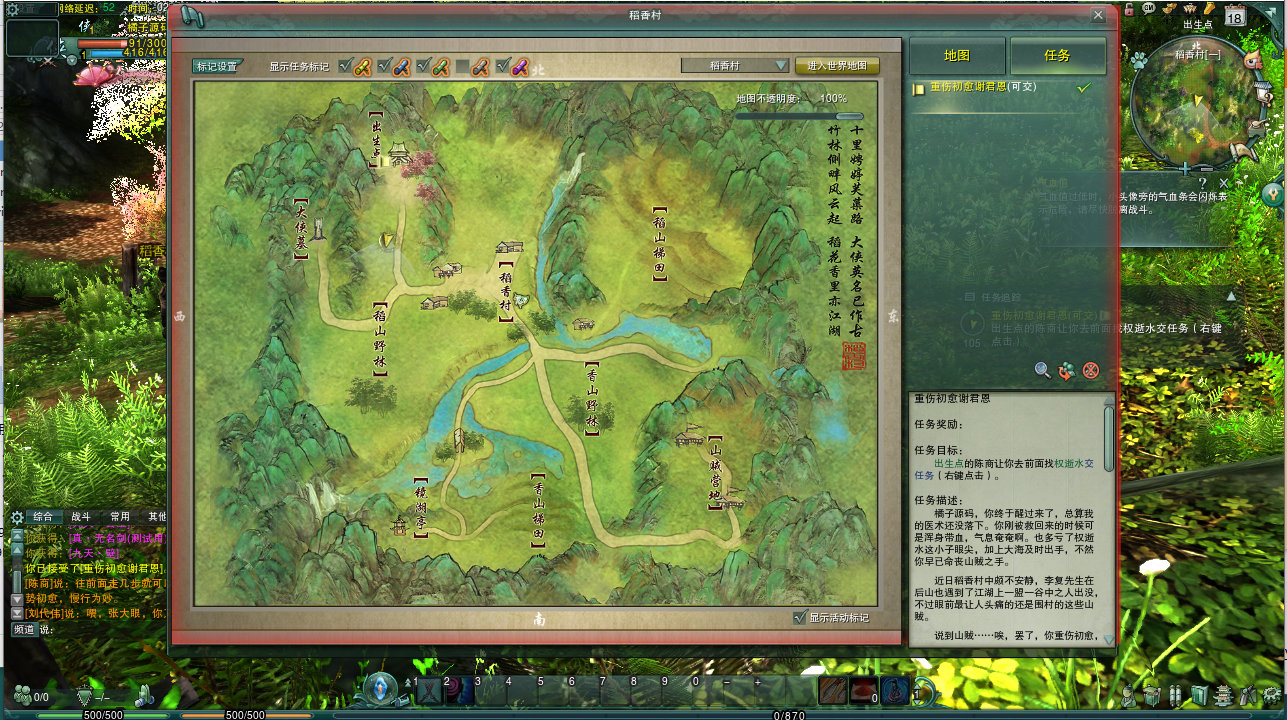Open the scroll icon in bottom-right bar
Image resolution: width=1287 pixels, height=720 pixels.
[x=1175, y=695]
